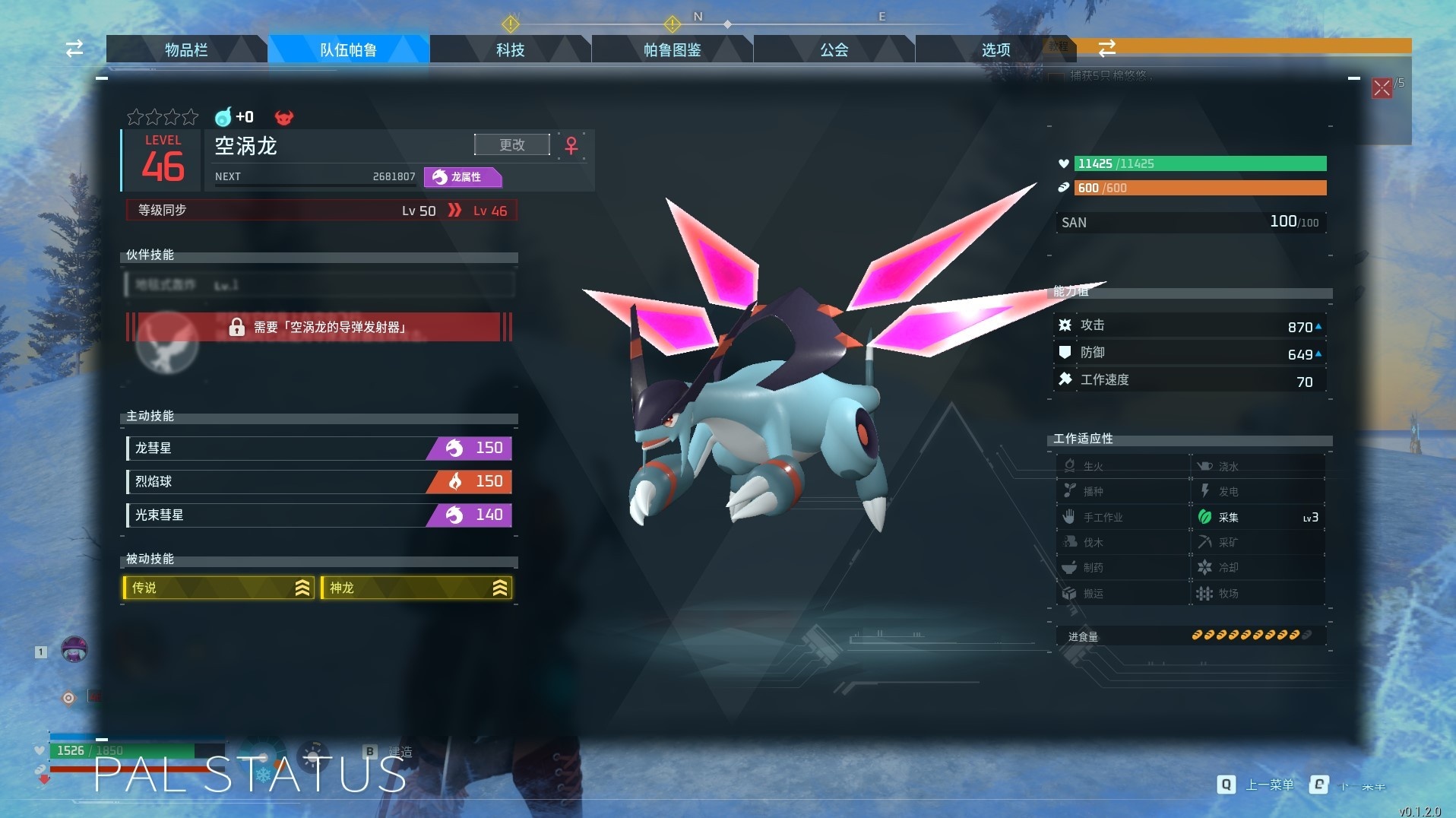This screenshot has width=1456, height=818.
Task: Select the 队伍帕鲁 party tab
Action: point(349,50)
